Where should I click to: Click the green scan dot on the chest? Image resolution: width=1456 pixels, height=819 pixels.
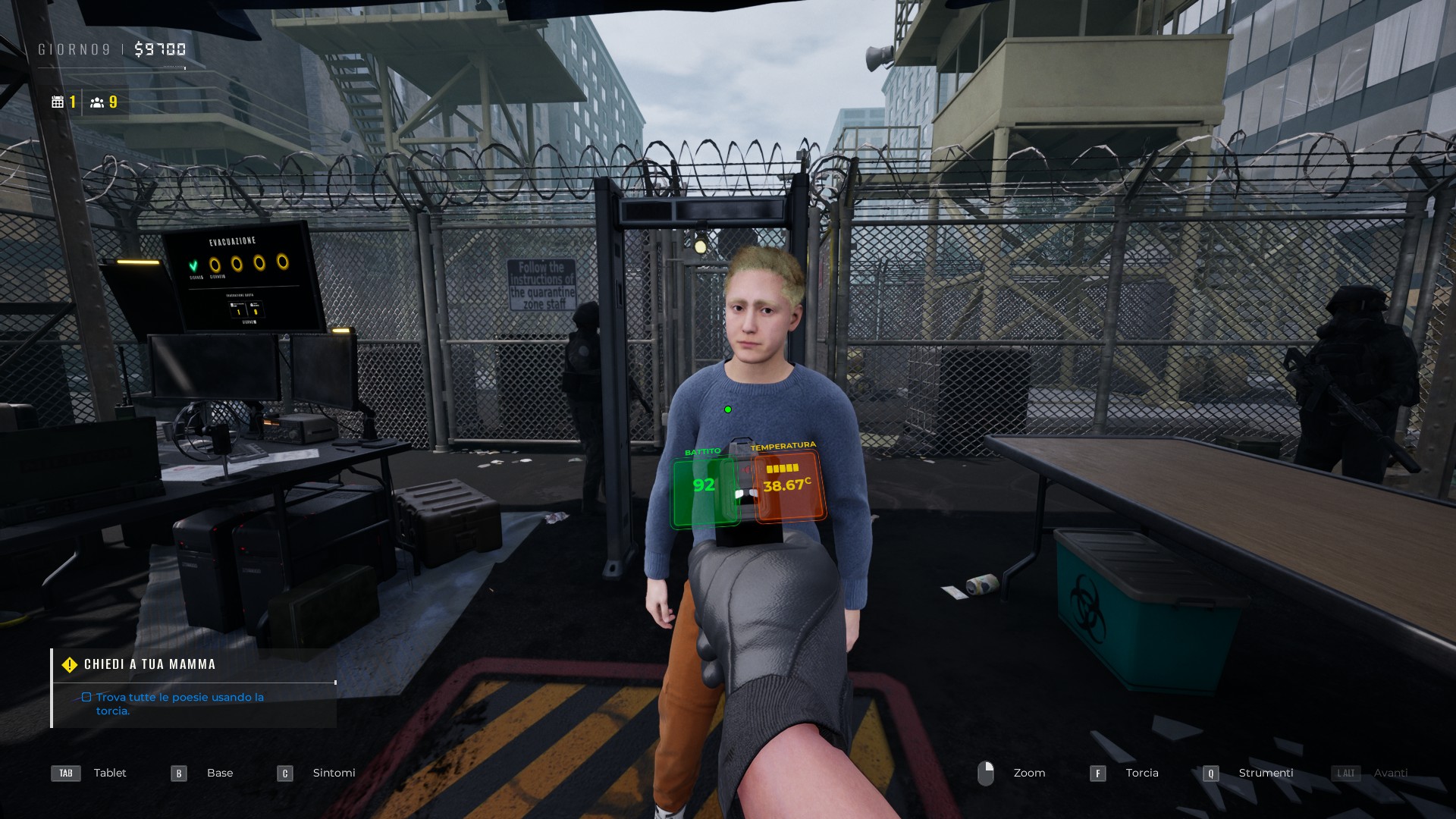[728, 409]
